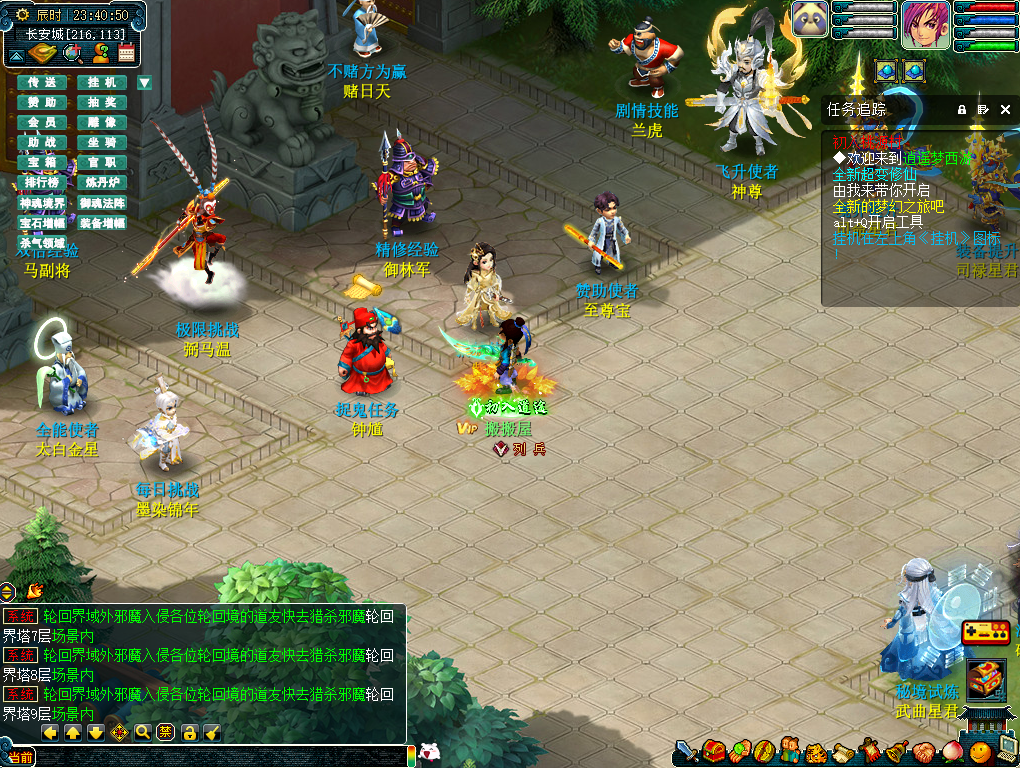1020x768 pixels.
Task: Open the 坐骑 mount menu
Action: (x=102, y=142)
